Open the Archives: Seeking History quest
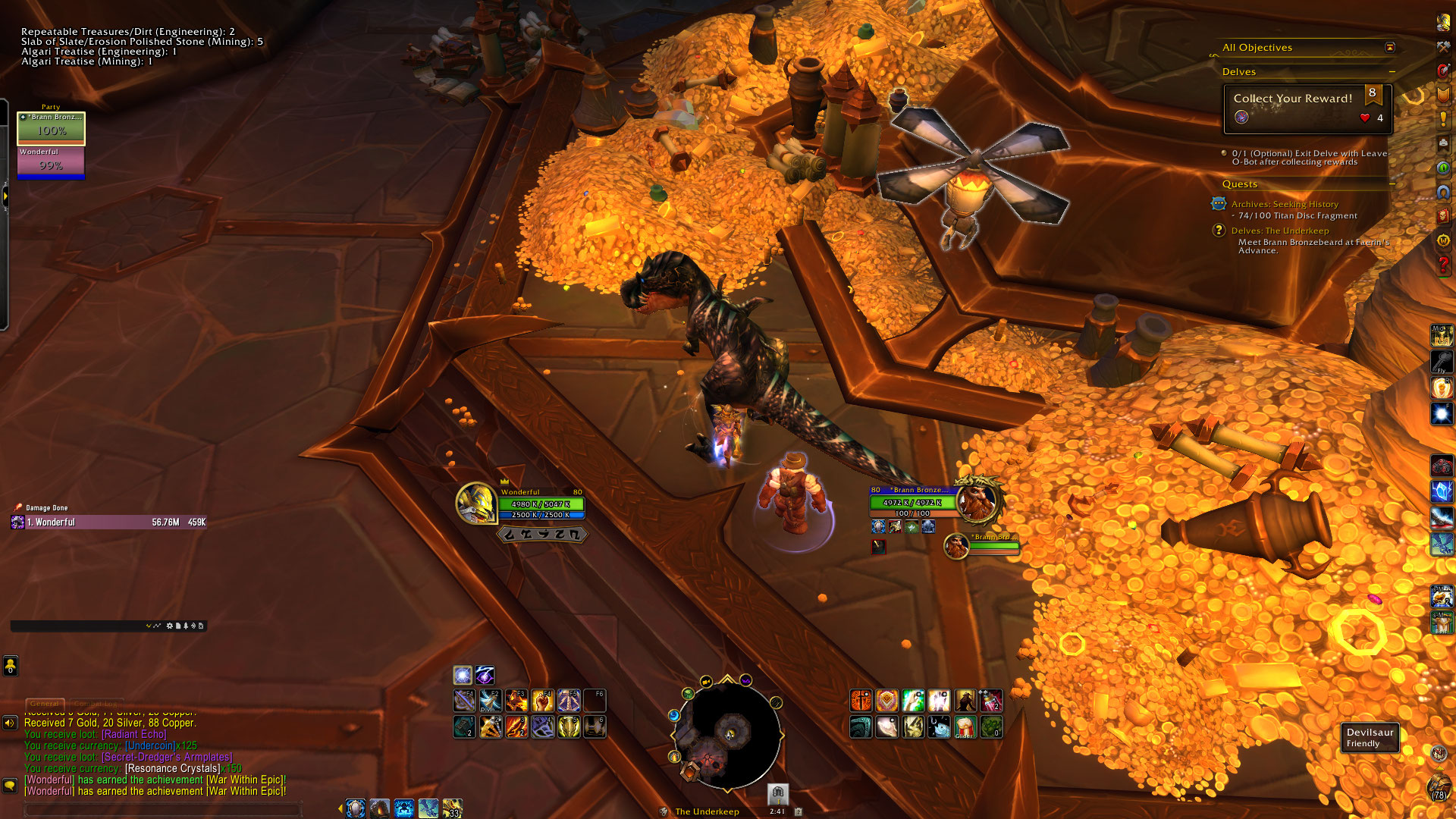 point(1284,204)
